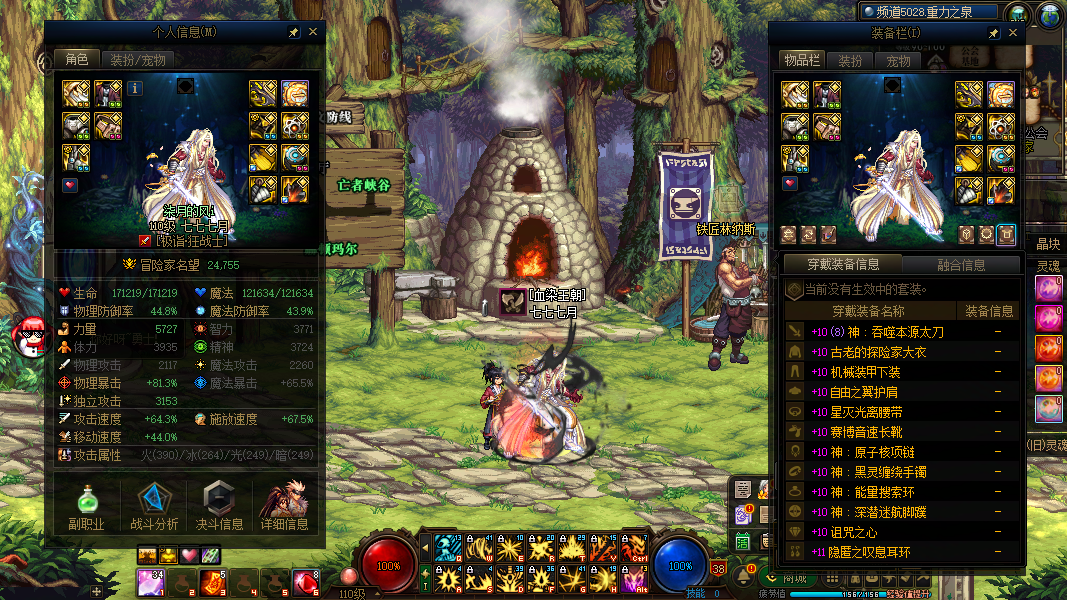This screenshot has width=1067, height=600.
Task: Close the 装备栏 equipment window
Action: [x=1013, y=33]
